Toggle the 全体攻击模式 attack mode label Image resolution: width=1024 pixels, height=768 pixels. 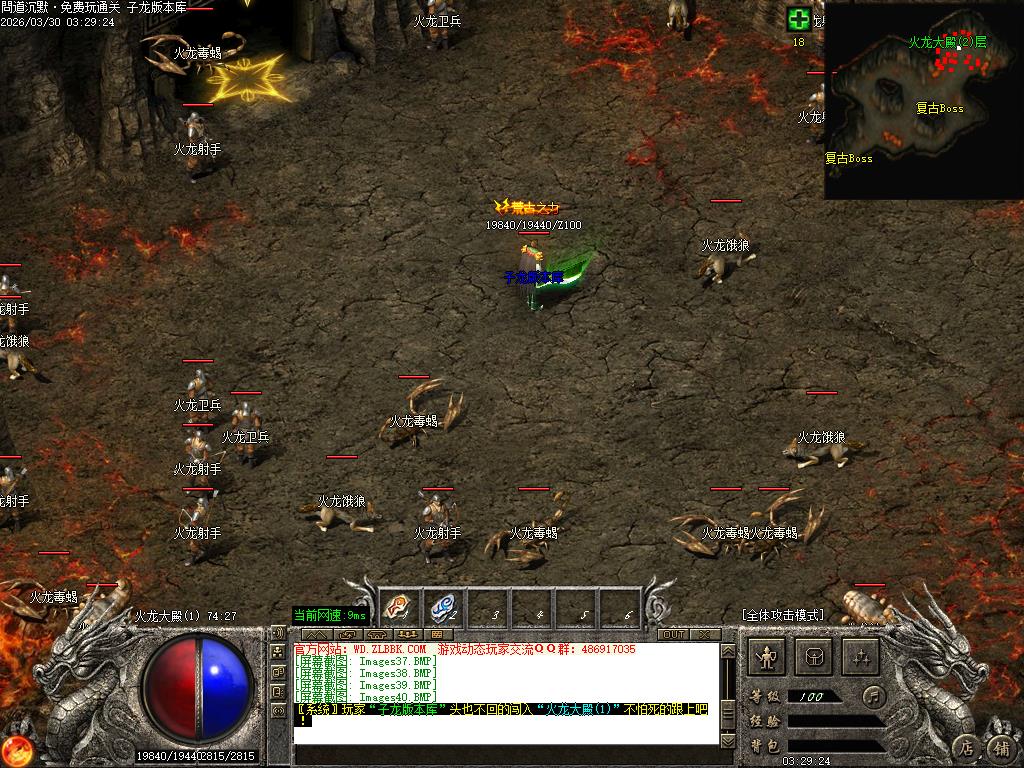coord(783,615)
